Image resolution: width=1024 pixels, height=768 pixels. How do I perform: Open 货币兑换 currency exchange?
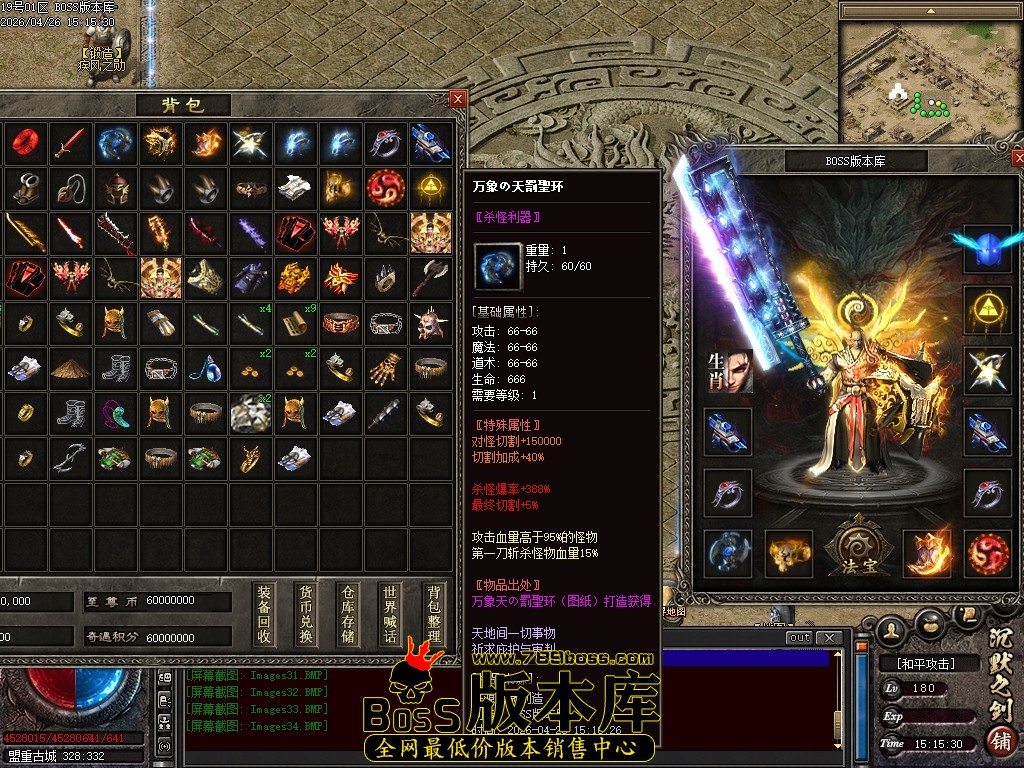306,614
